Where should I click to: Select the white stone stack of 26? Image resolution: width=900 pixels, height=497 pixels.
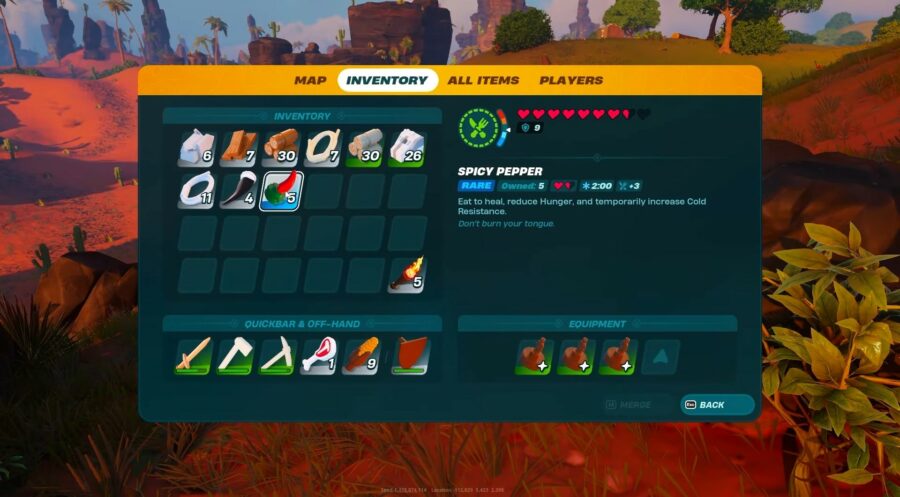pos(407,148)
